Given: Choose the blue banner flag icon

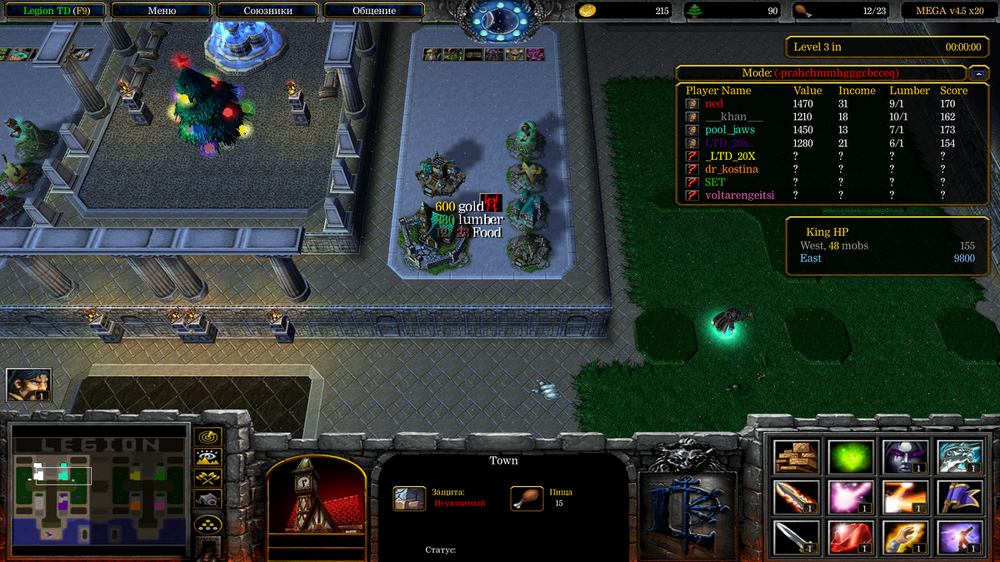Looking at the screenshot, I should [x=959, y=497].
